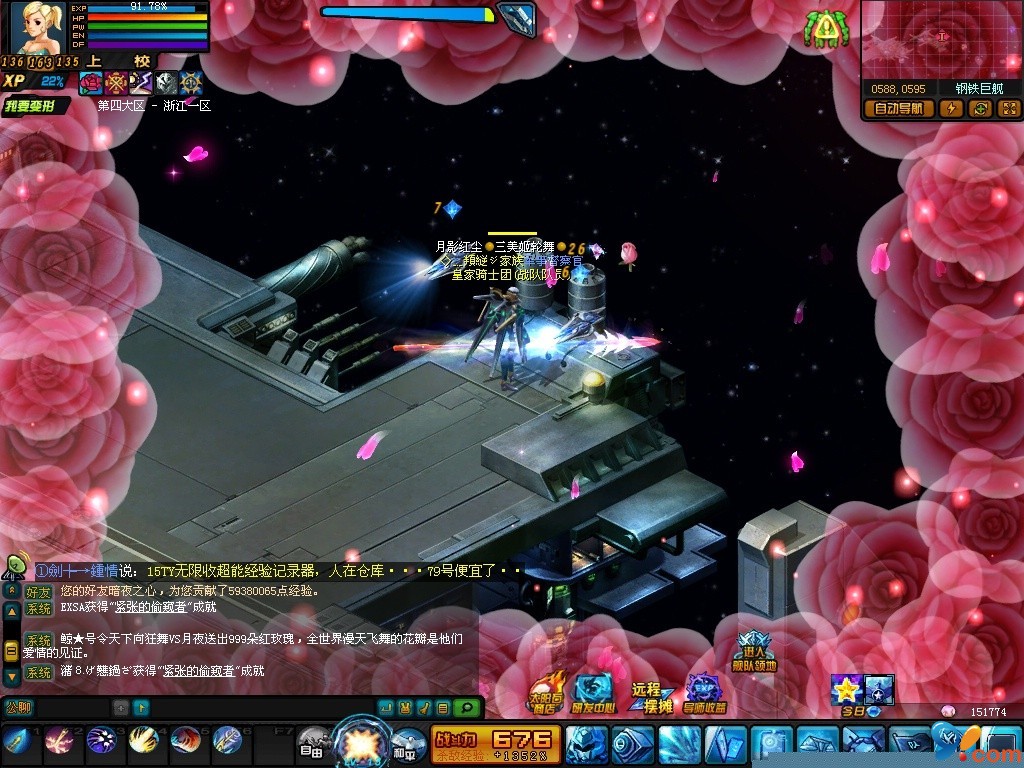Select the 公聊 public chat channel
The width and height of the screenshot is (1024, 768).
(x=20, y=707)
